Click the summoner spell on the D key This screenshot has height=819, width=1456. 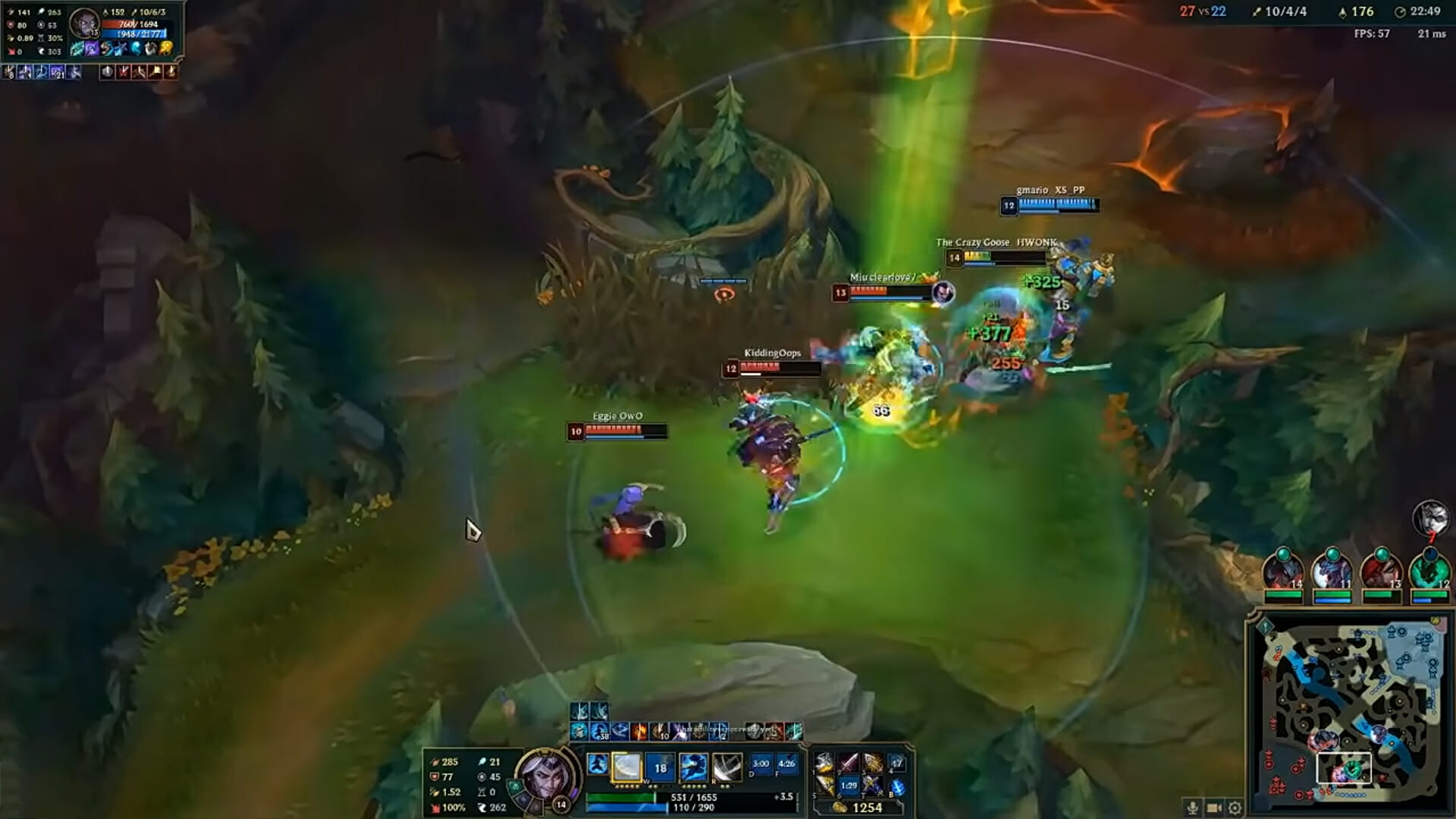click(761, 764)
